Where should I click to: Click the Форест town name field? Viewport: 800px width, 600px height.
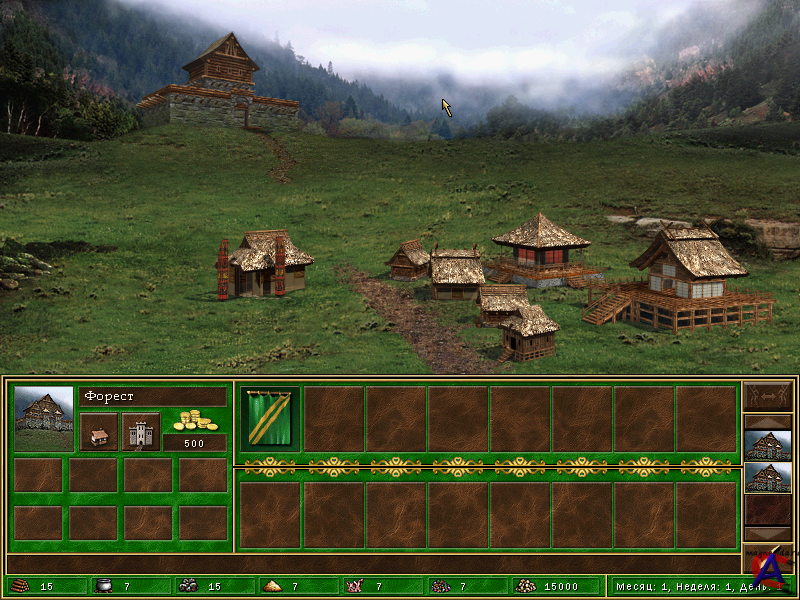pos(152,397)
